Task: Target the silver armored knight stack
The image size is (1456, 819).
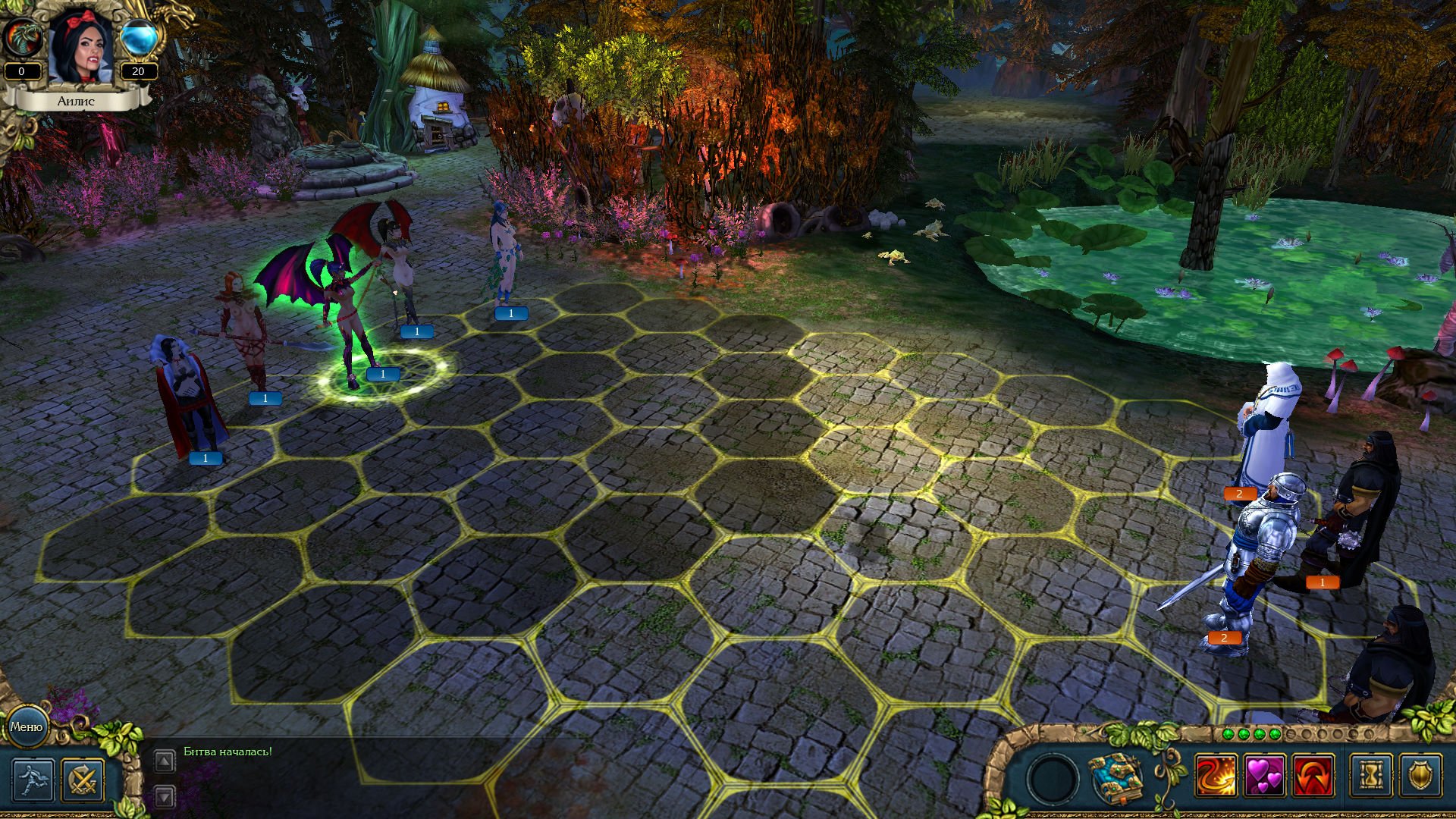Action: (1255, 561)
